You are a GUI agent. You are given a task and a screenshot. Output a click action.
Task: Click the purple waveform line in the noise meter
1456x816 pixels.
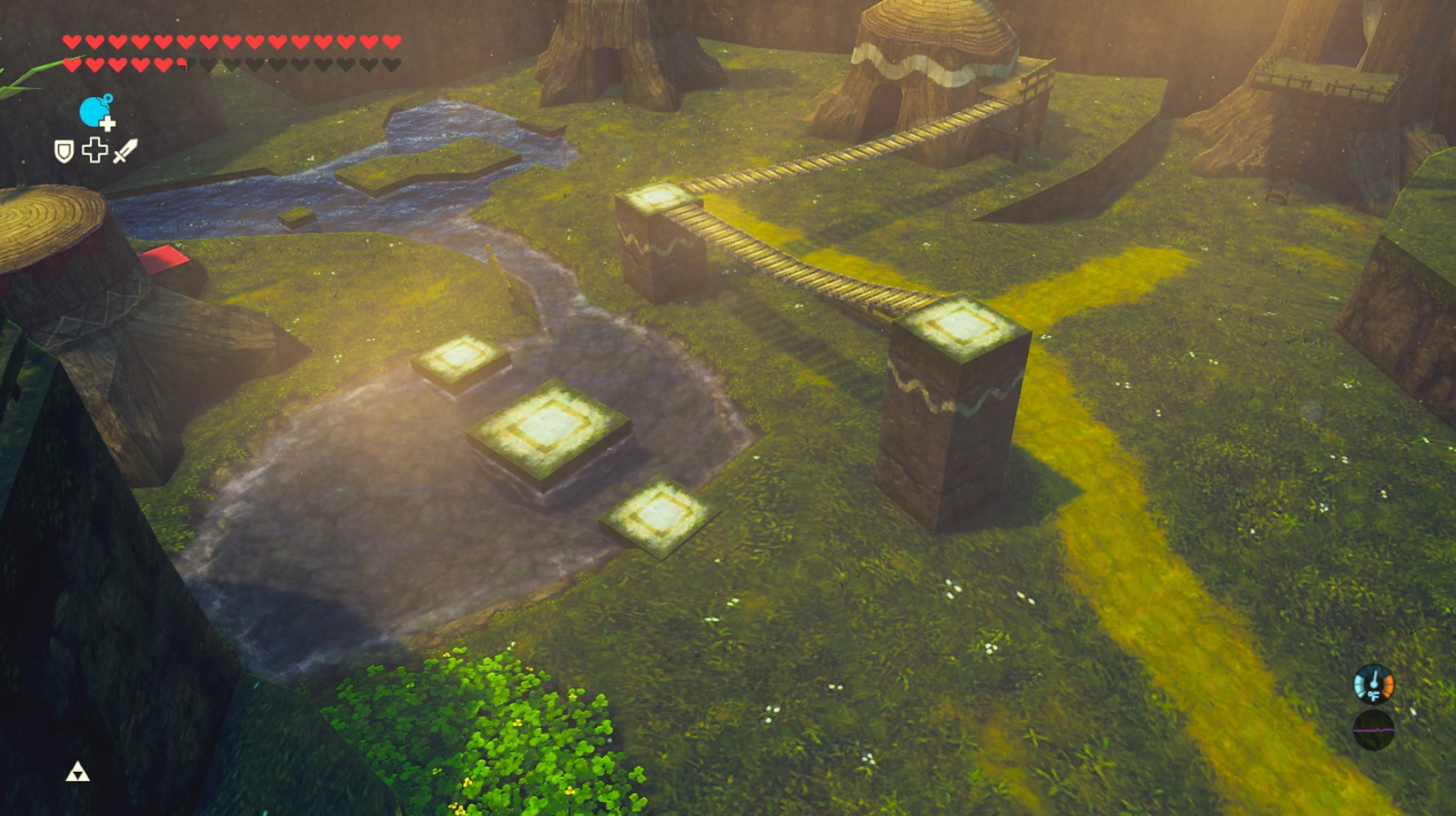1374,730
